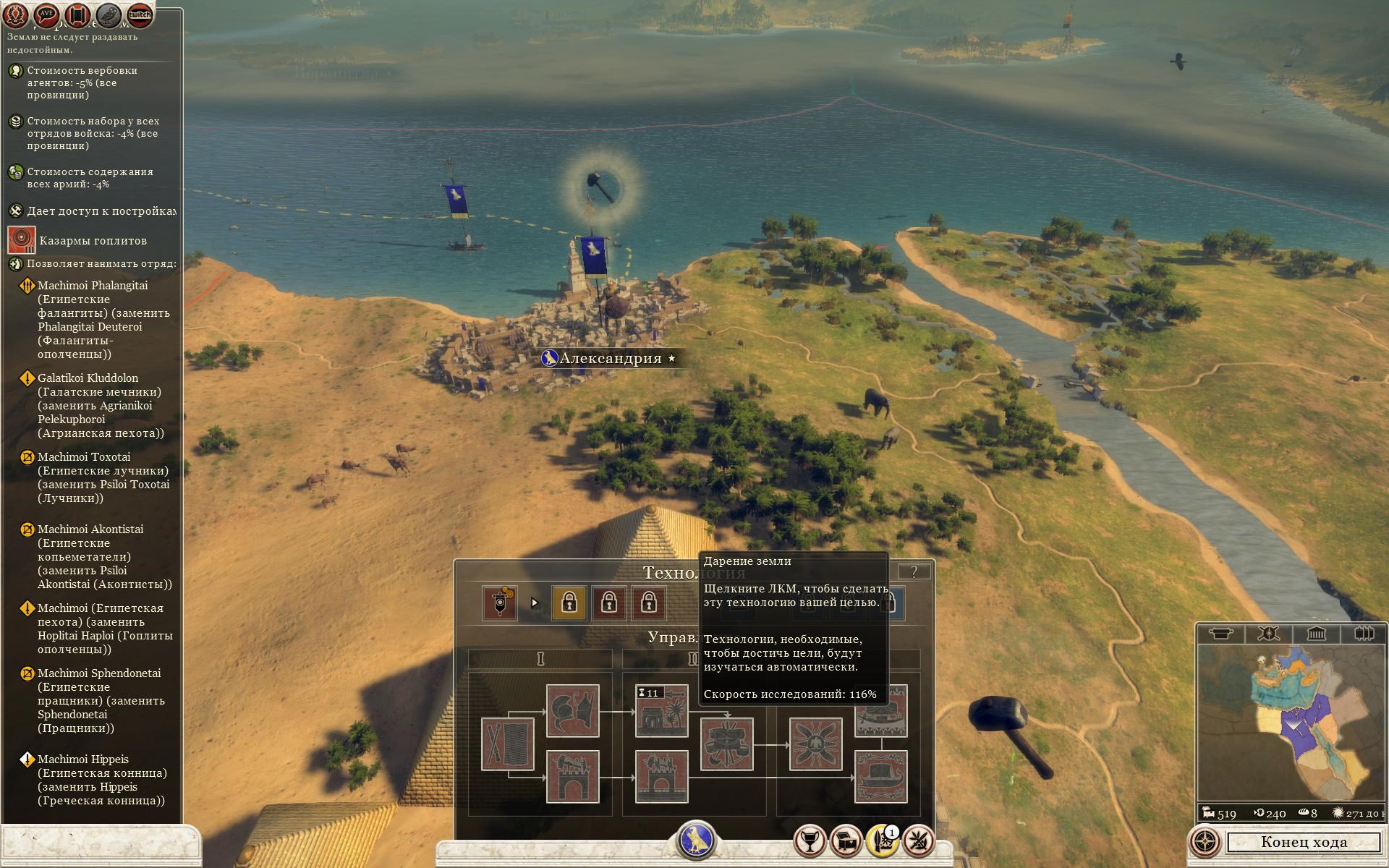This screenshot has width=1389, height=868.
Task: Click the grey owl advisor icon
Action: [109, 14]
